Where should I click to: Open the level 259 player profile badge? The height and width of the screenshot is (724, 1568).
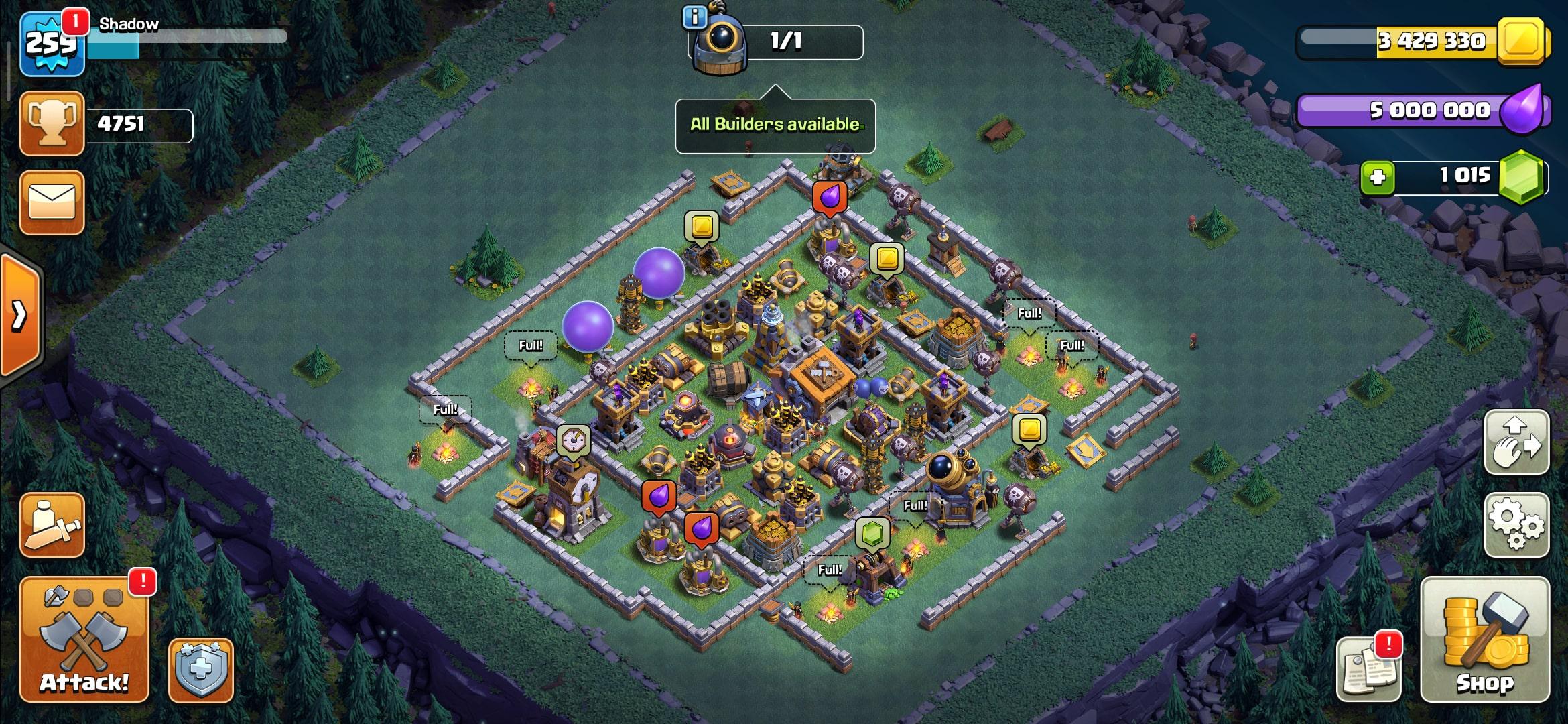pos(52,44)
